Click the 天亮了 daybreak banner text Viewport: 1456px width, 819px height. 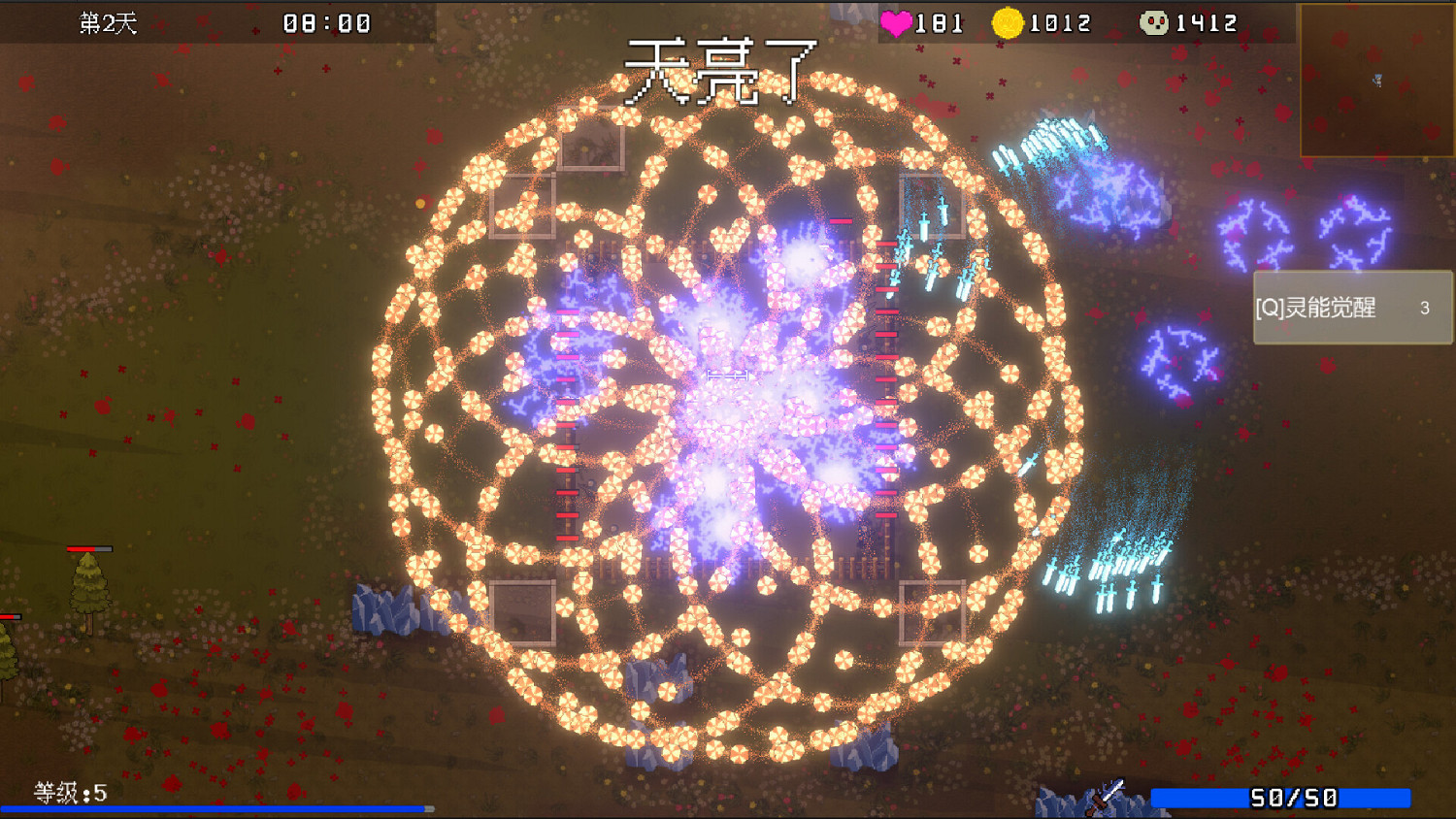click(723, 73)
